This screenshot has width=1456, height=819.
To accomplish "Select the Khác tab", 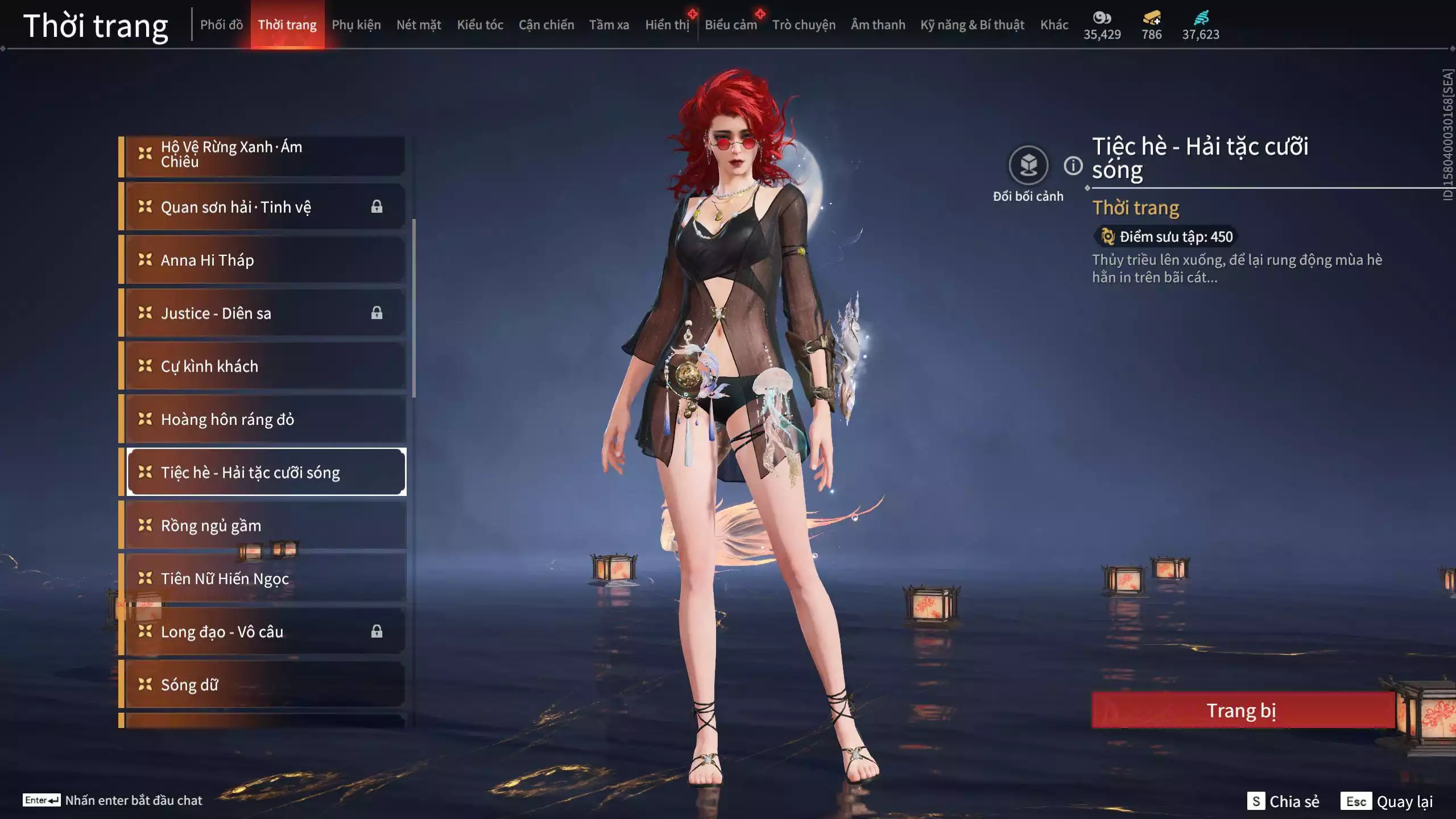I will point(1054,25).
